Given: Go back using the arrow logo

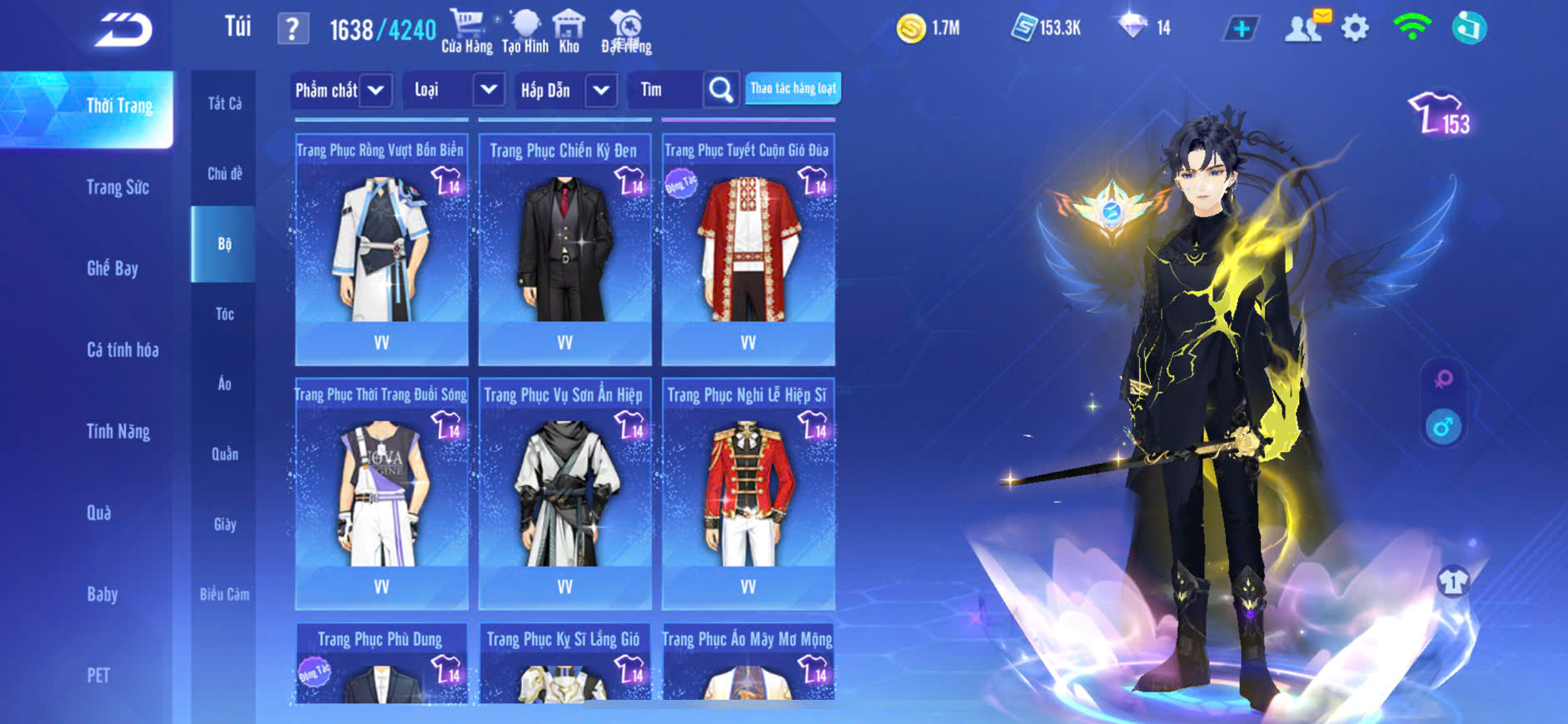Looking at the screenshot, I should coord(123,30).
